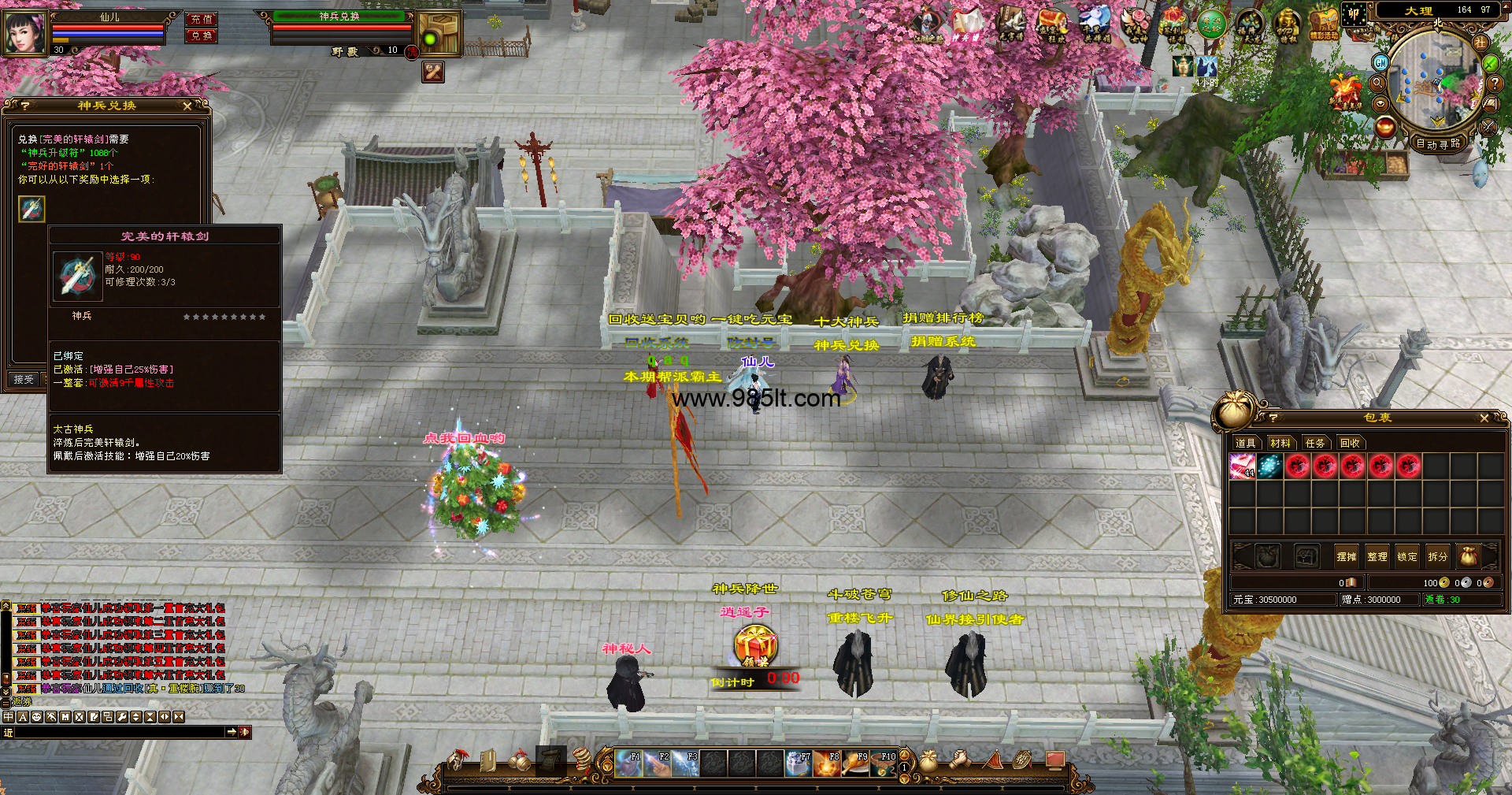Screen dimensions: 1512x795
Task: Select the 完美的轩辕剑 reward icon
Action: [32, 209]
